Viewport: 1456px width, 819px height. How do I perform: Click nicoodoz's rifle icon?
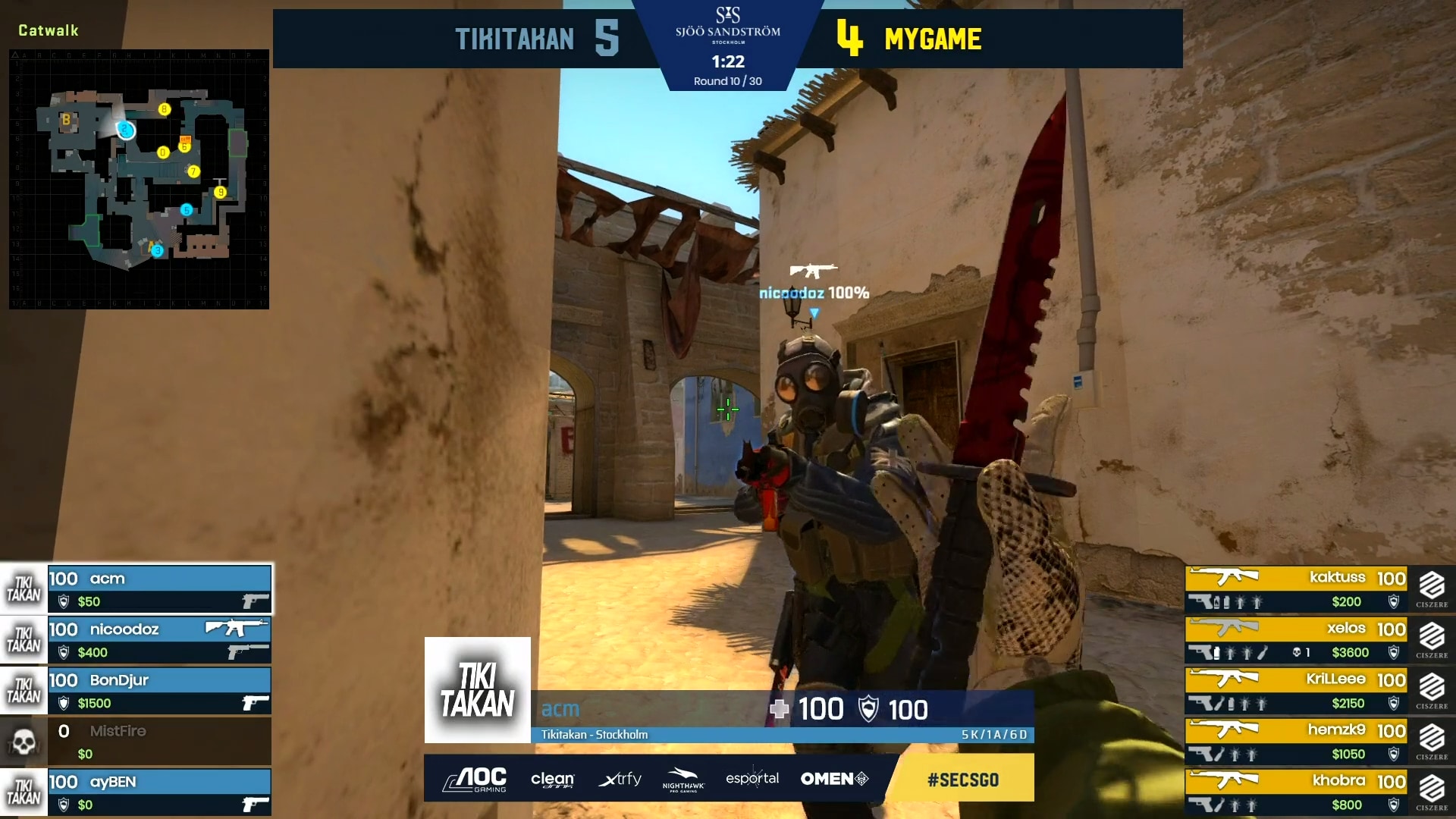(x=235, y=629)
